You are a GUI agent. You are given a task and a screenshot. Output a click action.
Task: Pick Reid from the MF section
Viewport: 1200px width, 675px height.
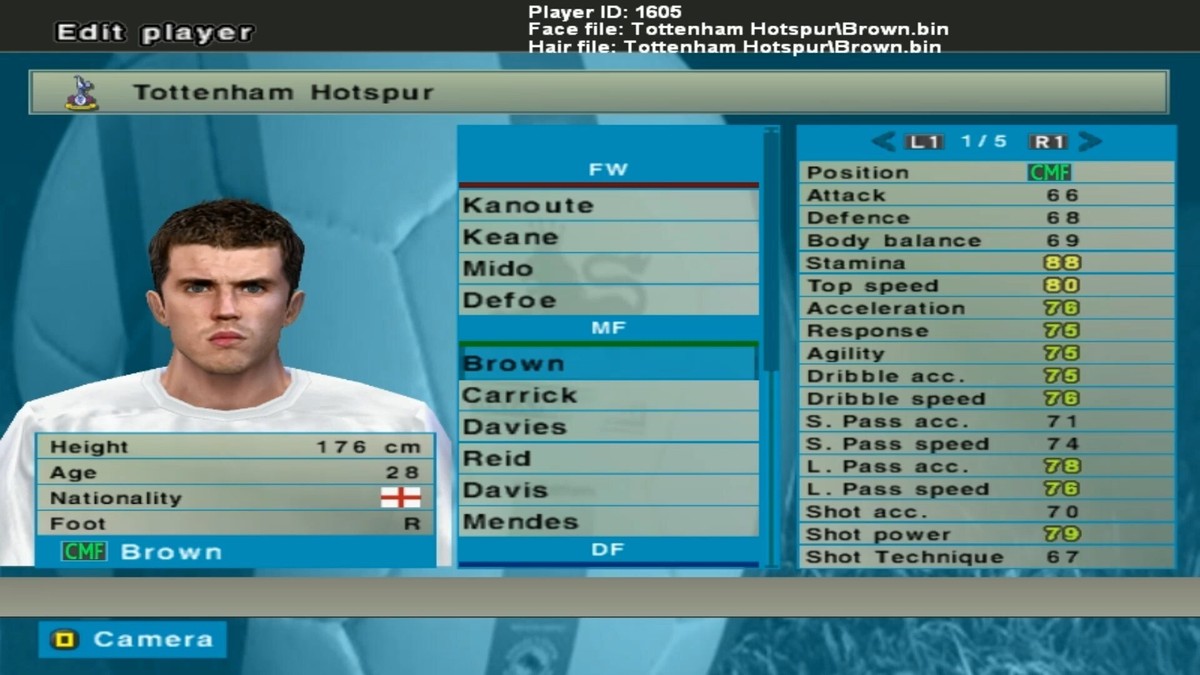[x=608, y=459]
